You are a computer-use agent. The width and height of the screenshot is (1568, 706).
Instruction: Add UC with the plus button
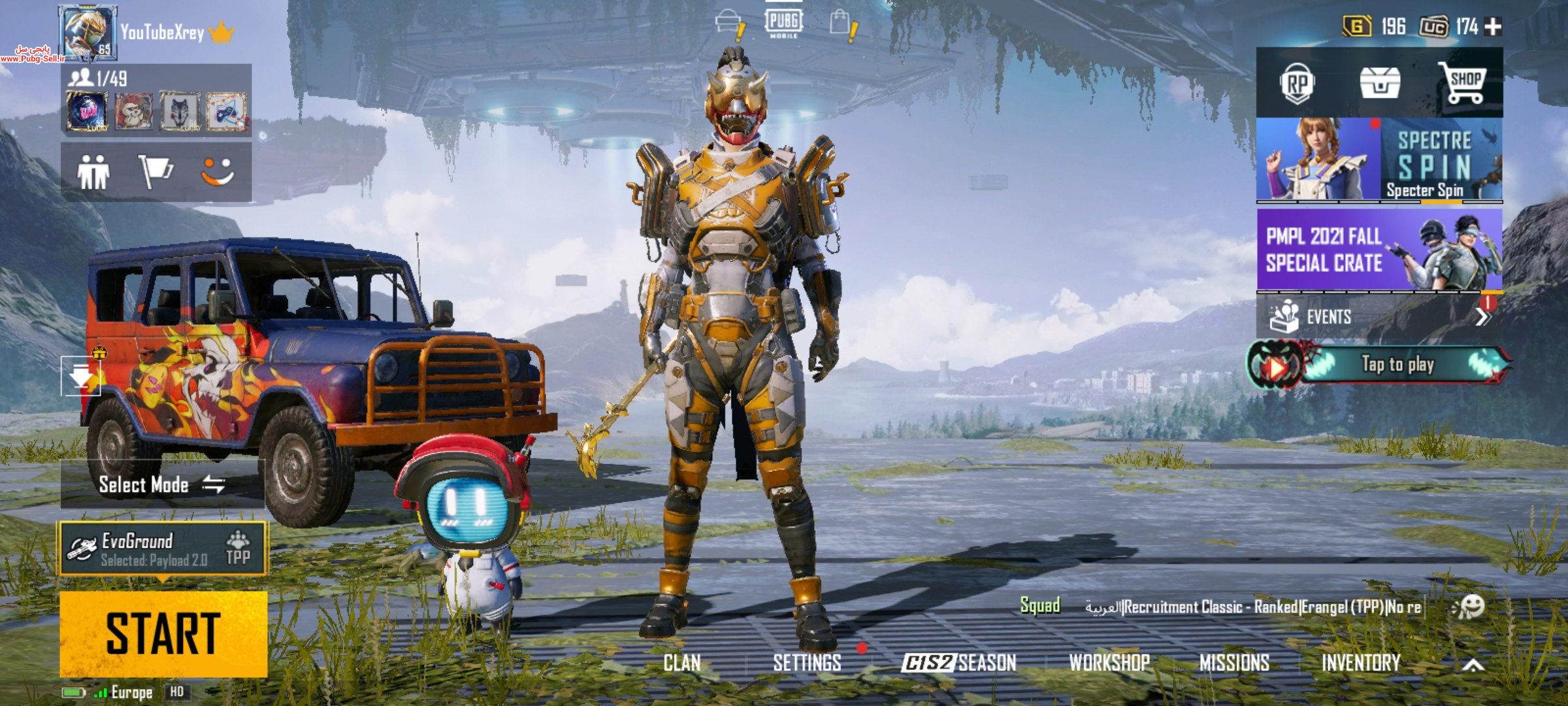[x=1493, y=27]
